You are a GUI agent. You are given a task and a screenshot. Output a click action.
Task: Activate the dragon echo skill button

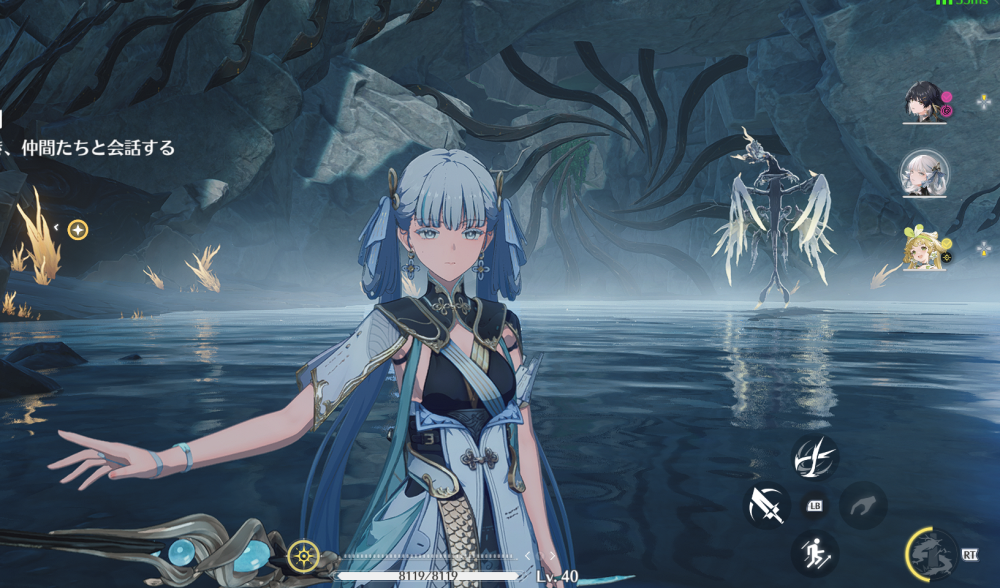tap(933, 554)
